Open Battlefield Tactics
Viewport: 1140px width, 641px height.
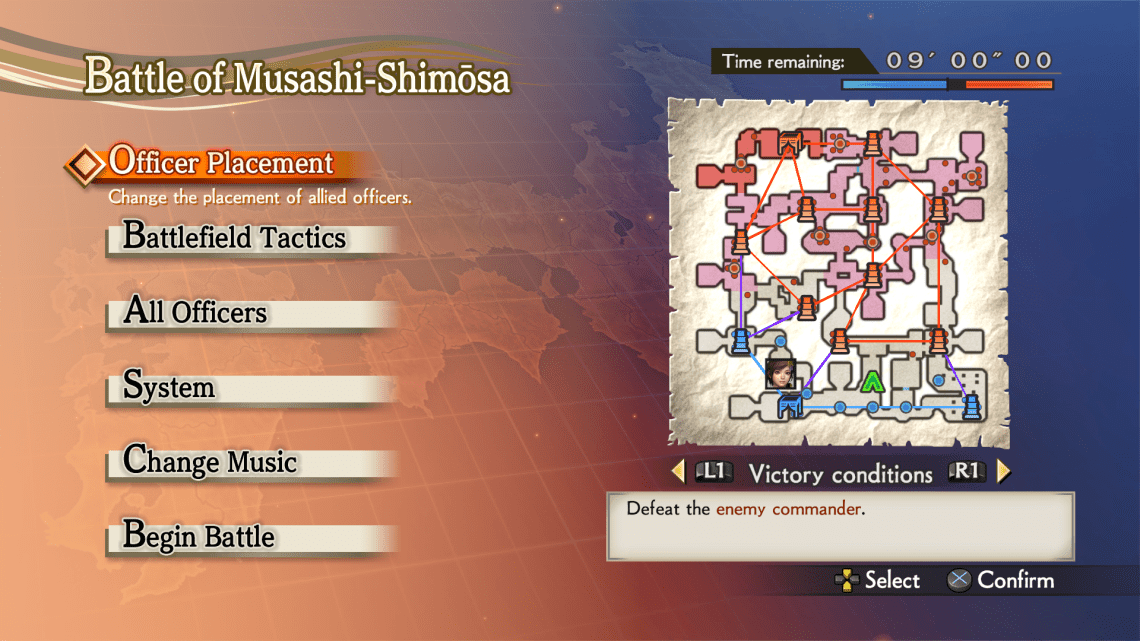point(234,238)
